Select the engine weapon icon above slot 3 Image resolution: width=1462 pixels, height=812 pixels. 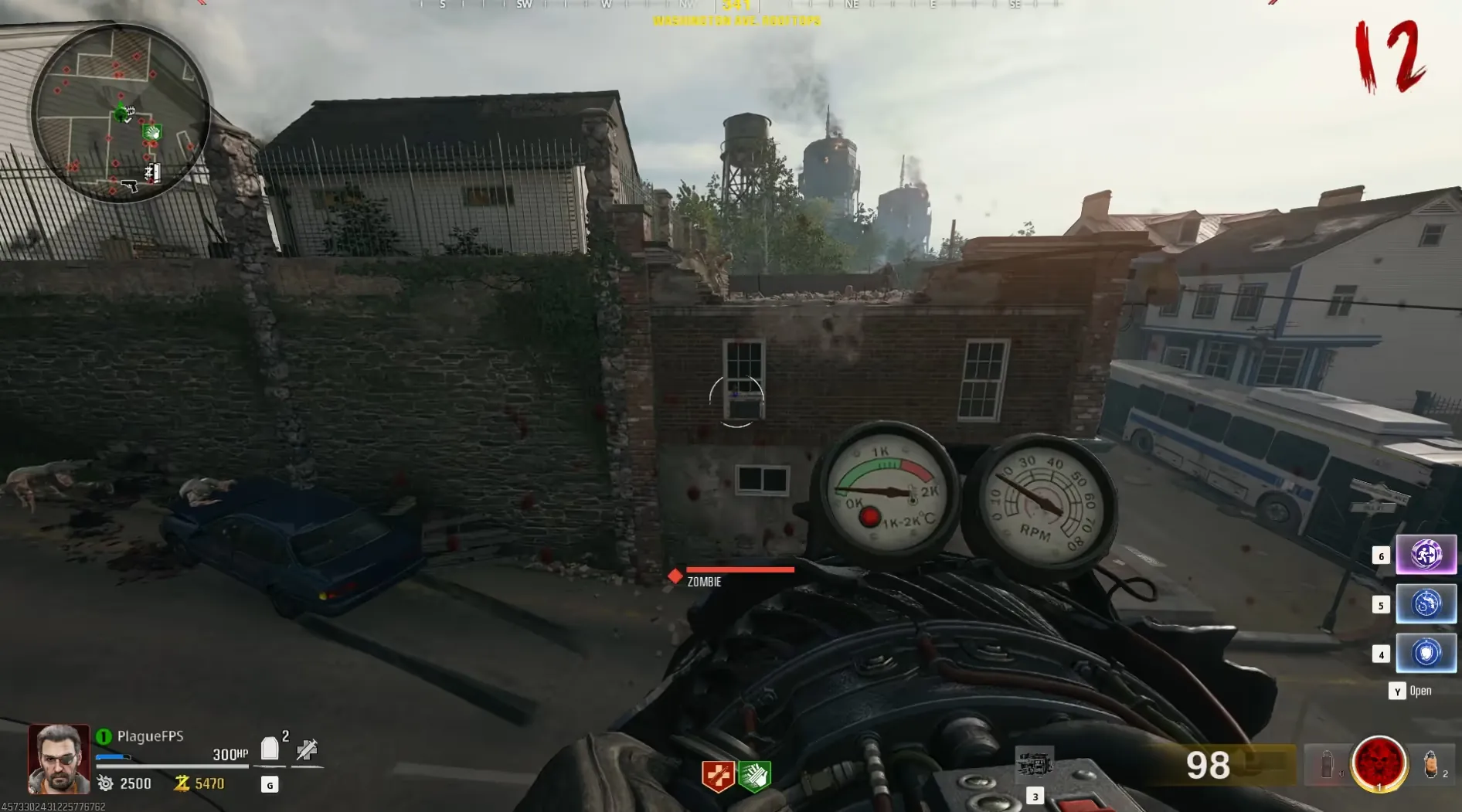coord(1034,765)
